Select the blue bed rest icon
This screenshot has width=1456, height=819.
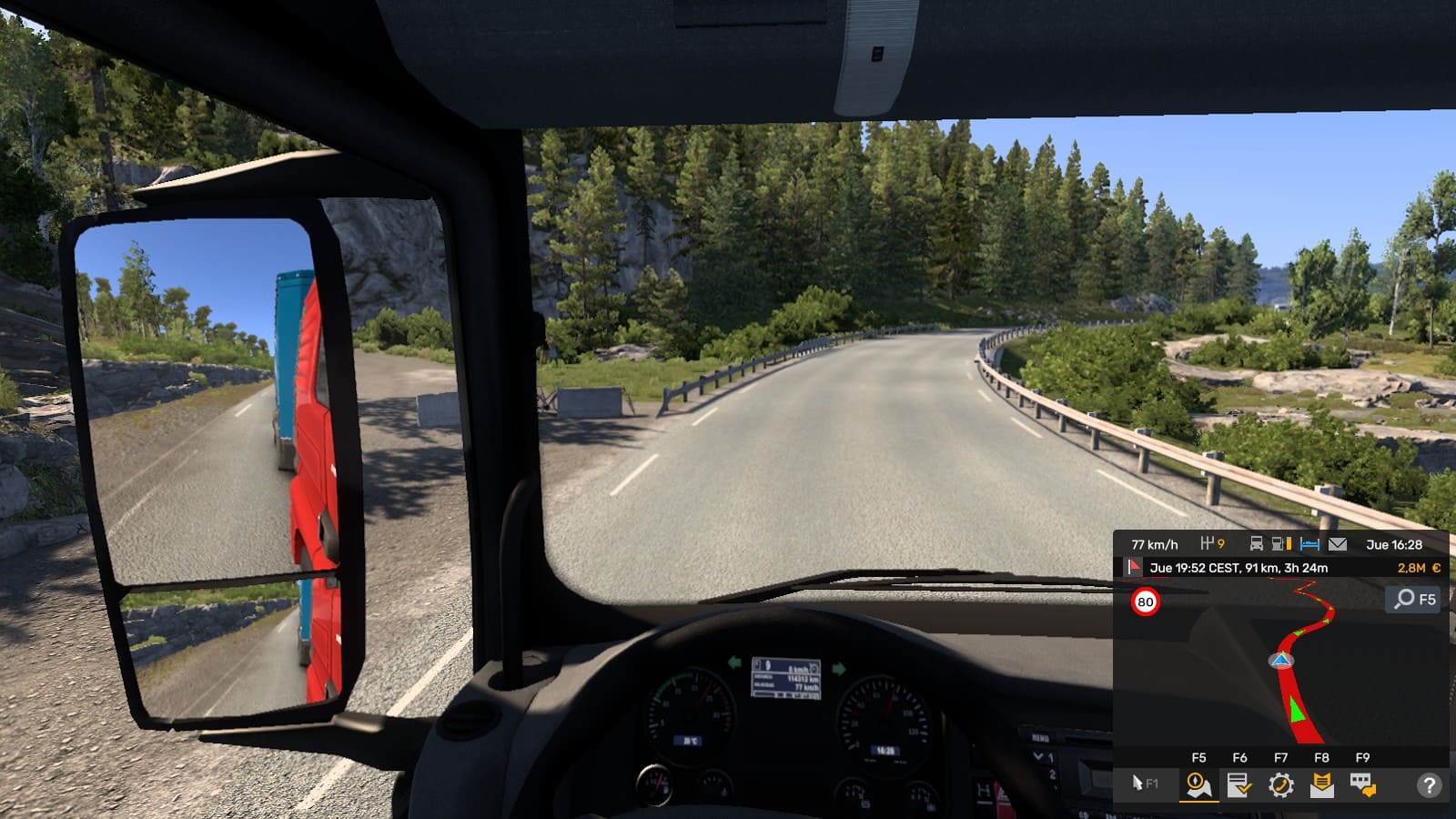point(1309,544)
